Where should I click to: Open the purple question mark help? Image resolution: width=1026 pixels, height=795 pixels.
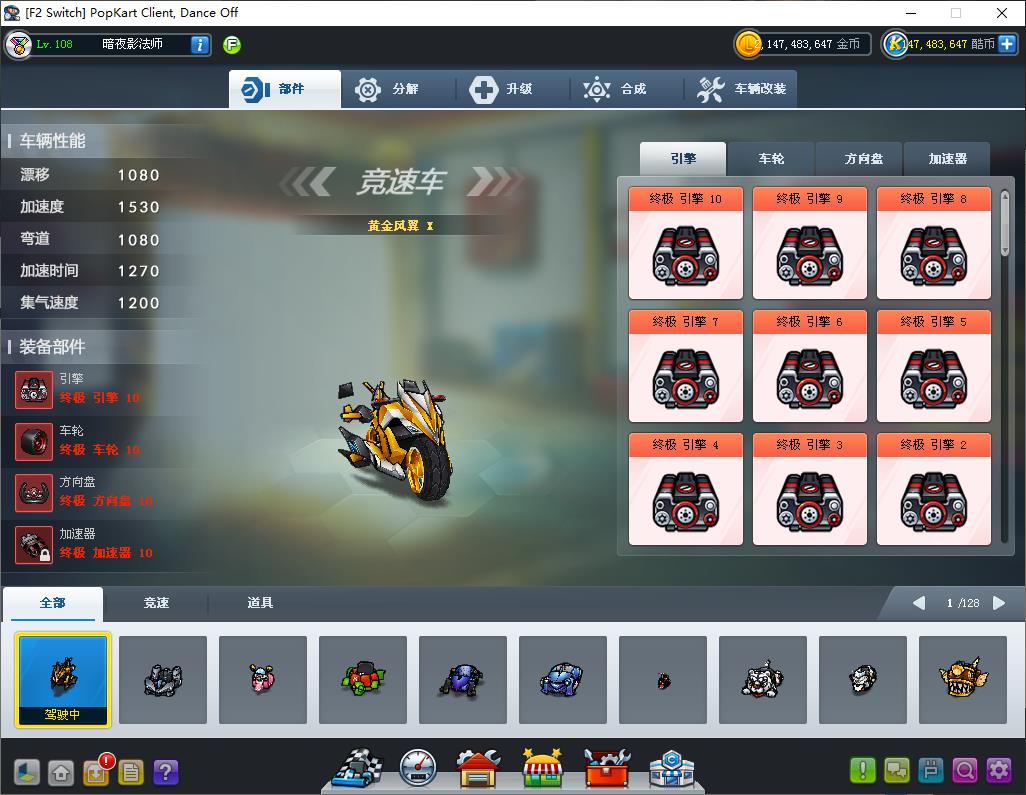point(166,772)
